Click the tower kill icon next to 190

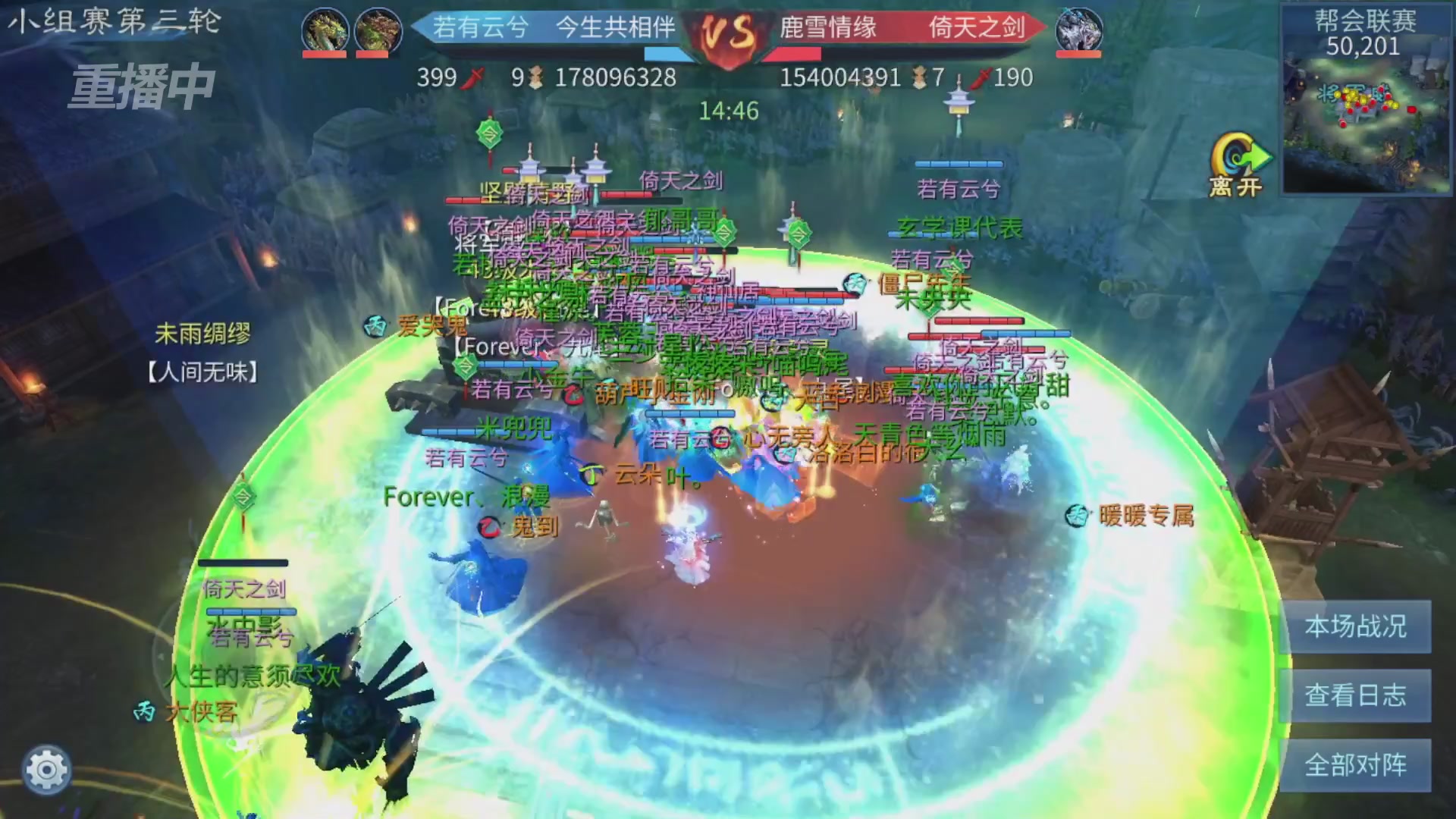[983, 78]
